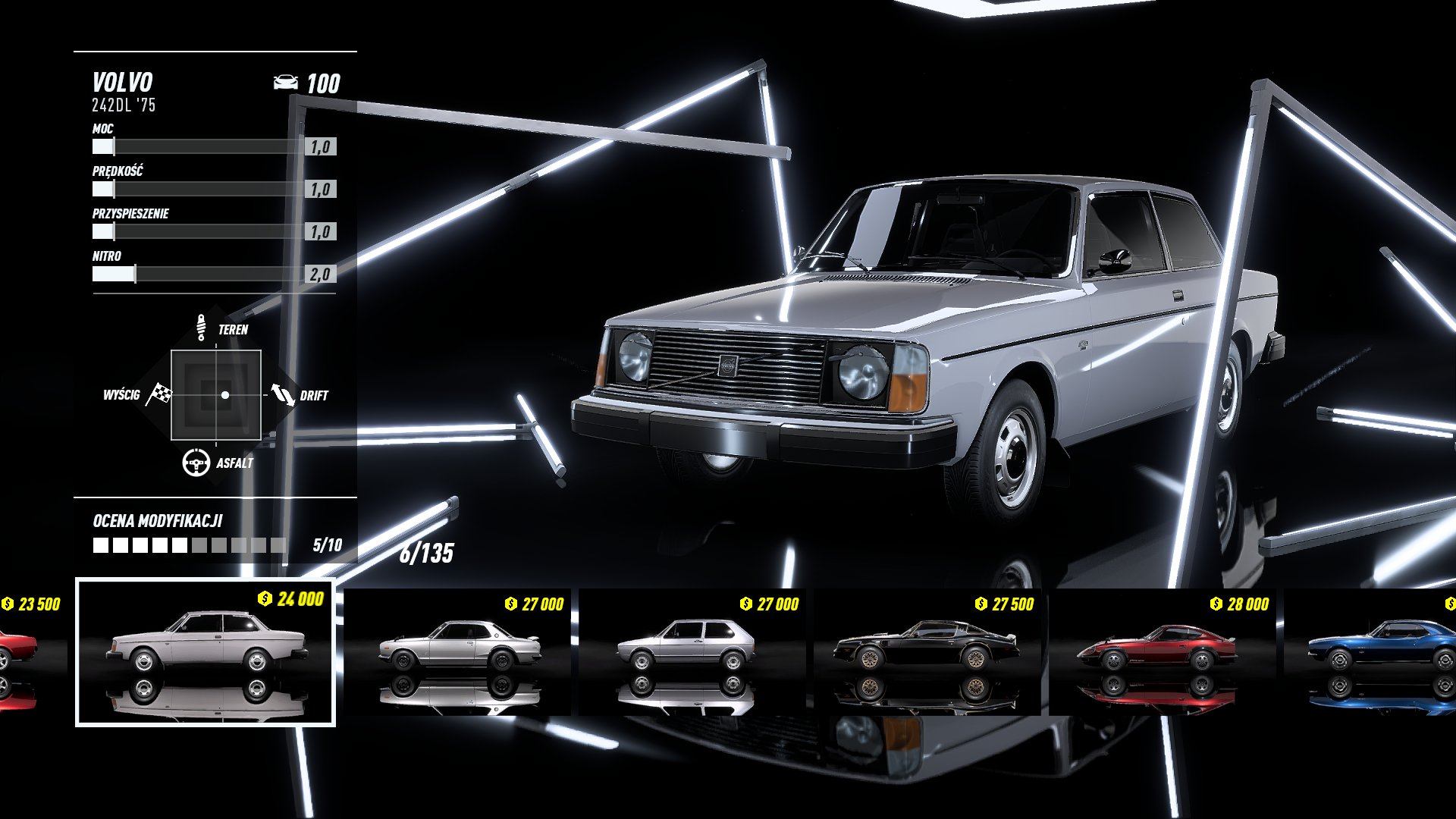This screenshot has height=819, width=1456.
Task: Select the silver Volvo 242DL priced 24 000
Action: tap(206, 652)
